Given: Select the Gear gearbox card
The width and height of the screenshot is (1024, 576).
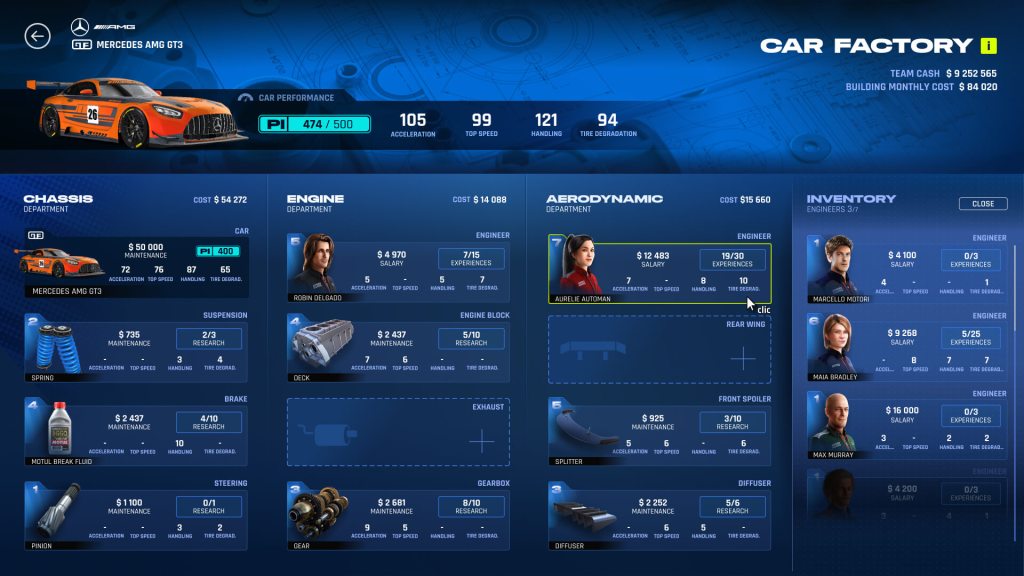Looking at the screenshot, I should 398,514.
